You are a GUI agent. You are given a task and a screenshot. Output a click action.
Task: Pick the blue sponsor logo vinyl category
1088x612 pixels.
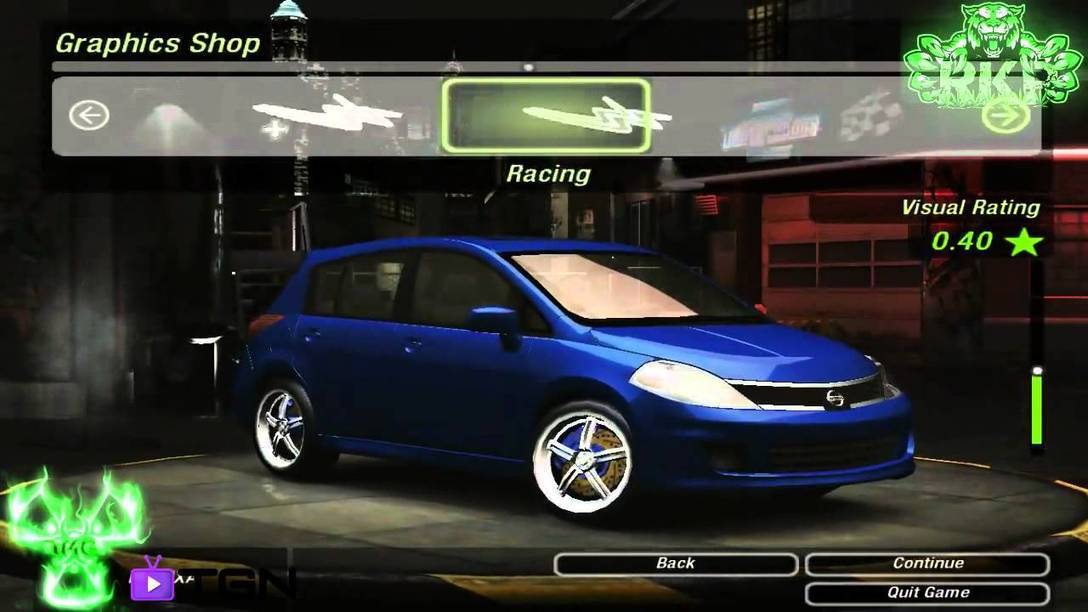pyautogui.click(x=770, y=122)
